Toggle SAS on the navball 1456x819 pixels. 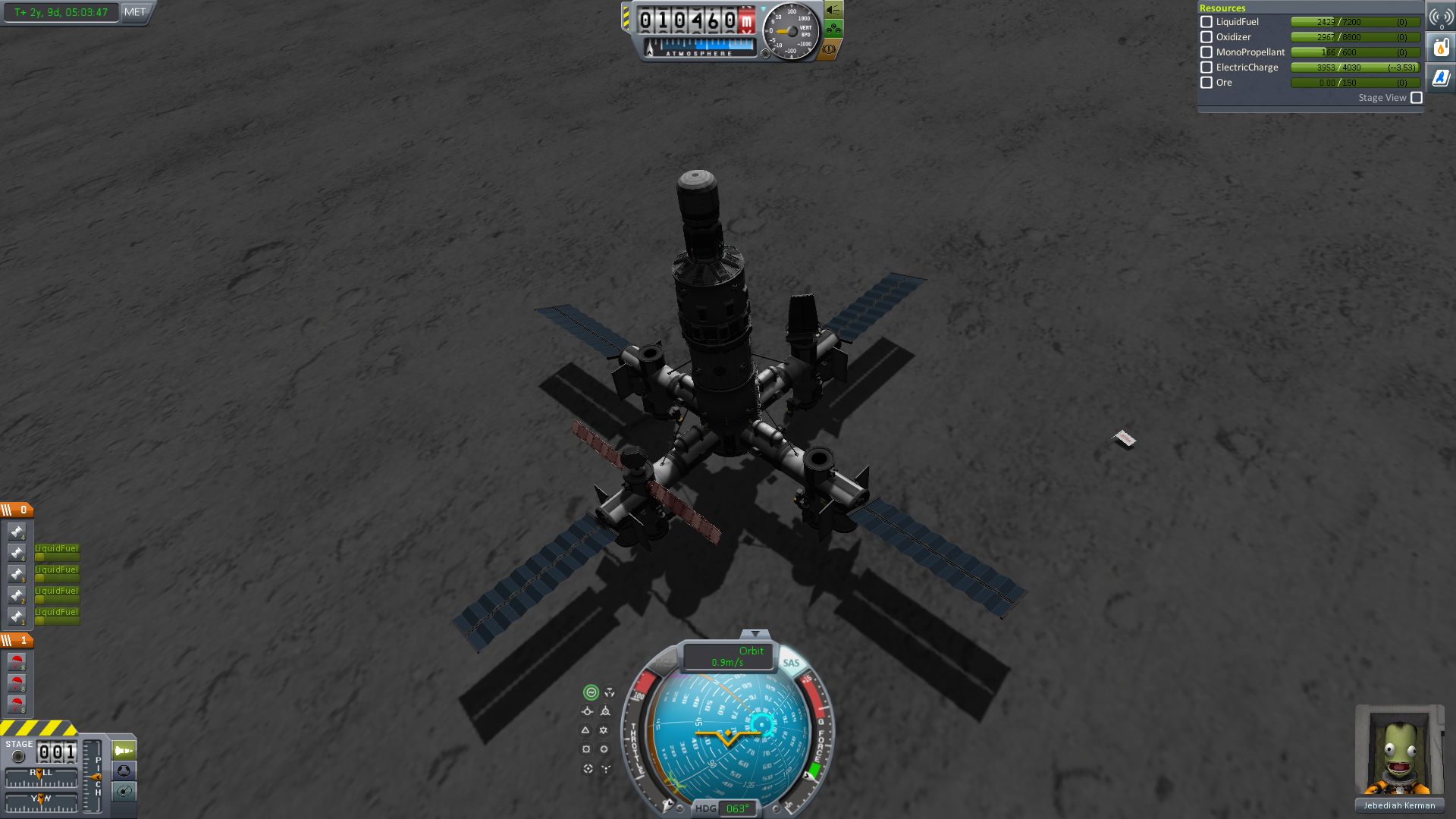click(x=791, y=663)
